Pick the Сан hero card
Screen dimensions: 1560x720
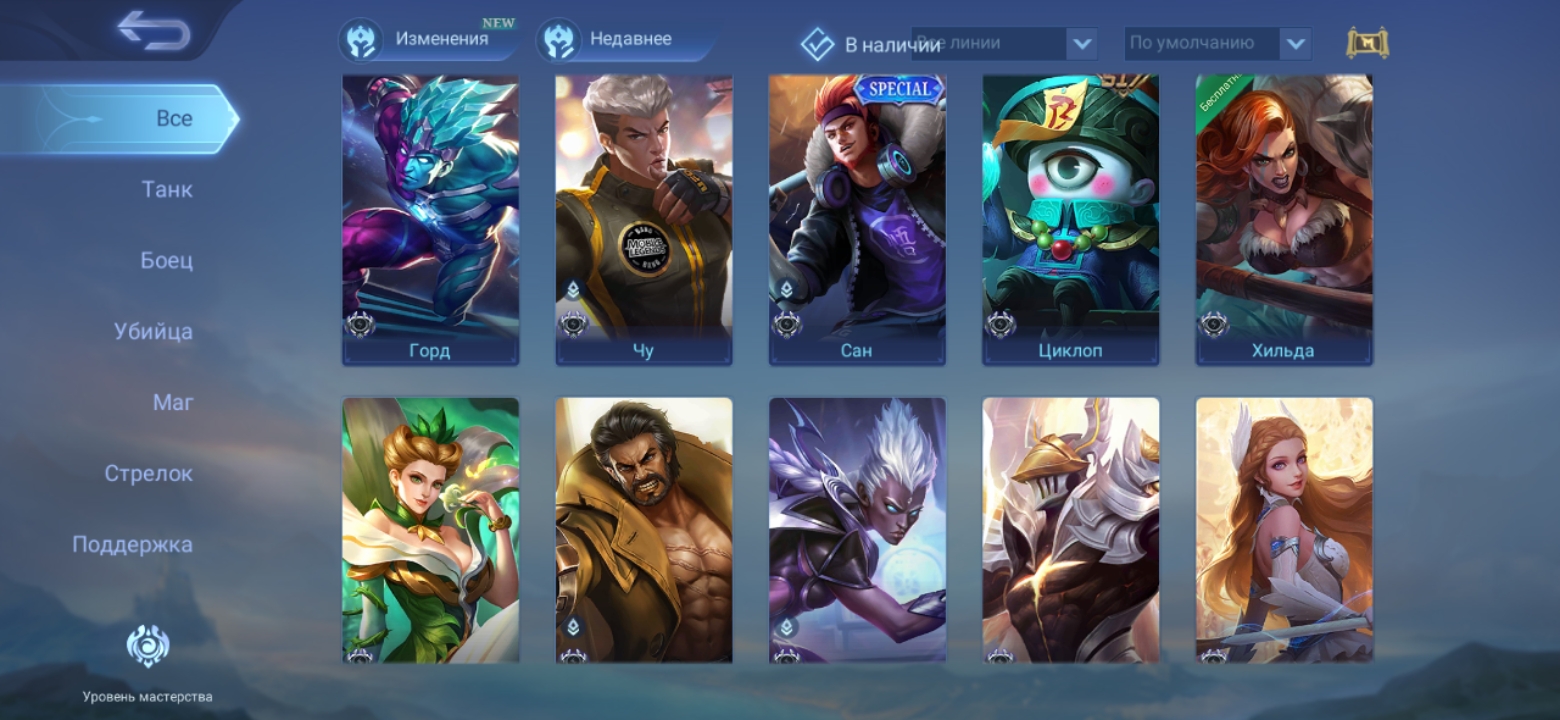[857, 220]
